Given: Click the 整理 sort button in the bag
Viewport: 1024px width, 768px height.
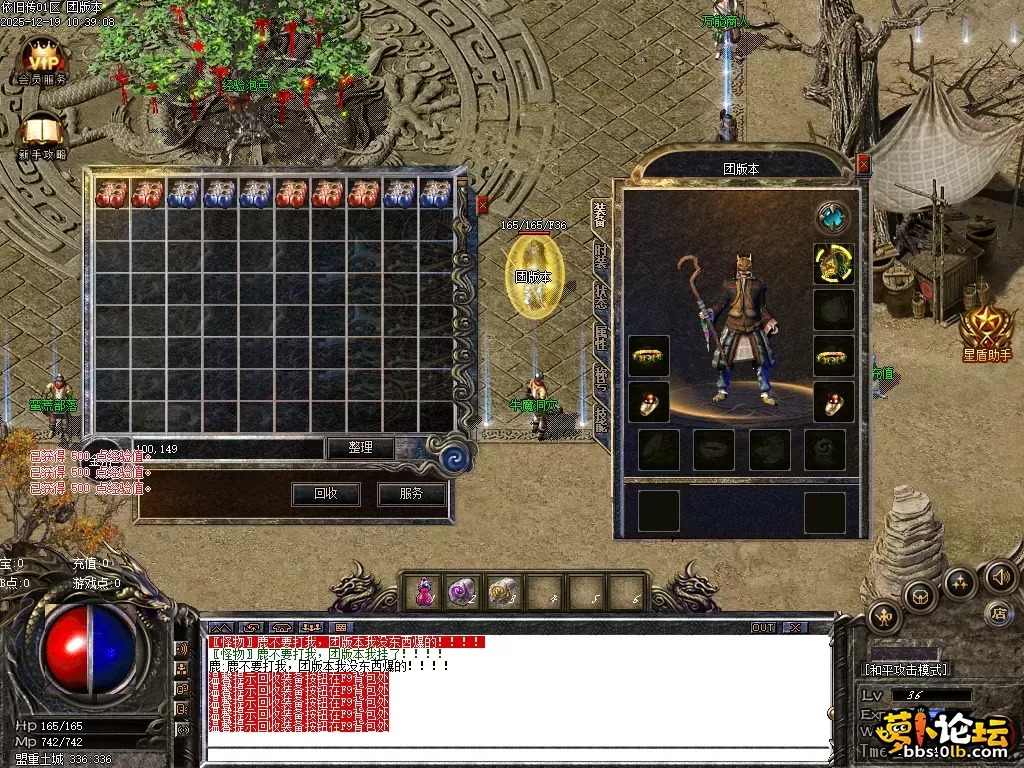Looking at the screenshot, I should pos(360,448).
